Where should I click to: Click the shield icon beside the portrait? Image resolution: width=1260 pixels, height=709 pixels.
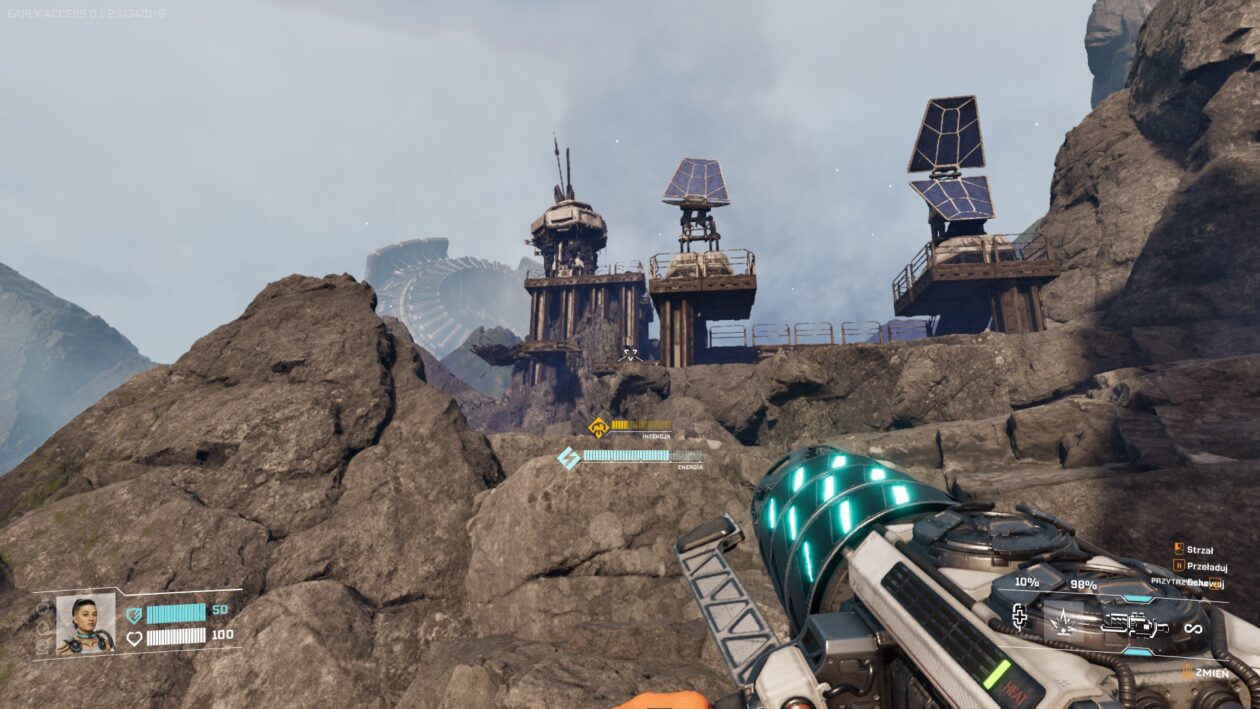click(134, 615)
